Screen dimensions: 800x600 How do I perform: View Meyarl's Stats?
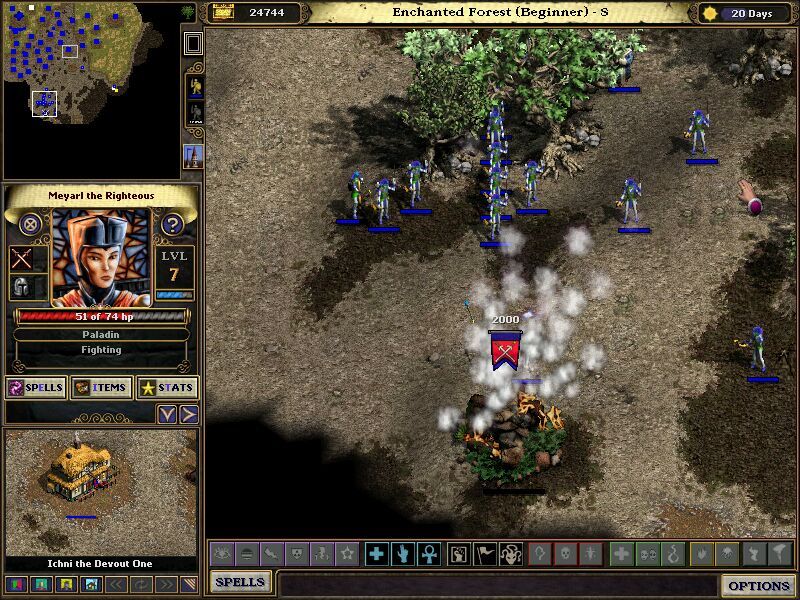(167, 388)
